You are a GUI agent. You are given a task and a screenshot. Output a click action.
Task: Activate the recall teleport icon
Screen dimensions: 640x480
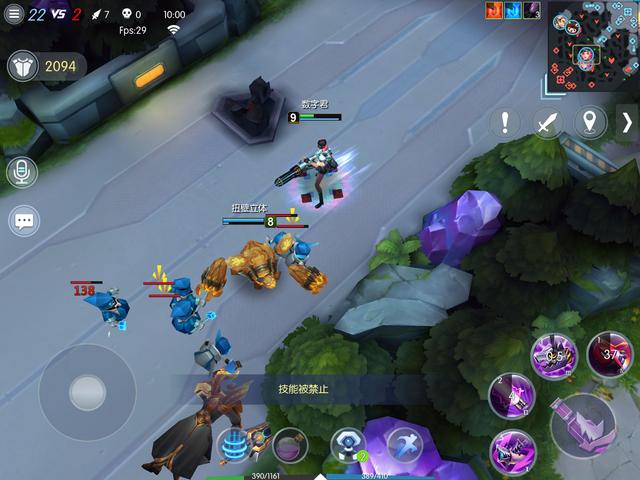coord(234,444)
